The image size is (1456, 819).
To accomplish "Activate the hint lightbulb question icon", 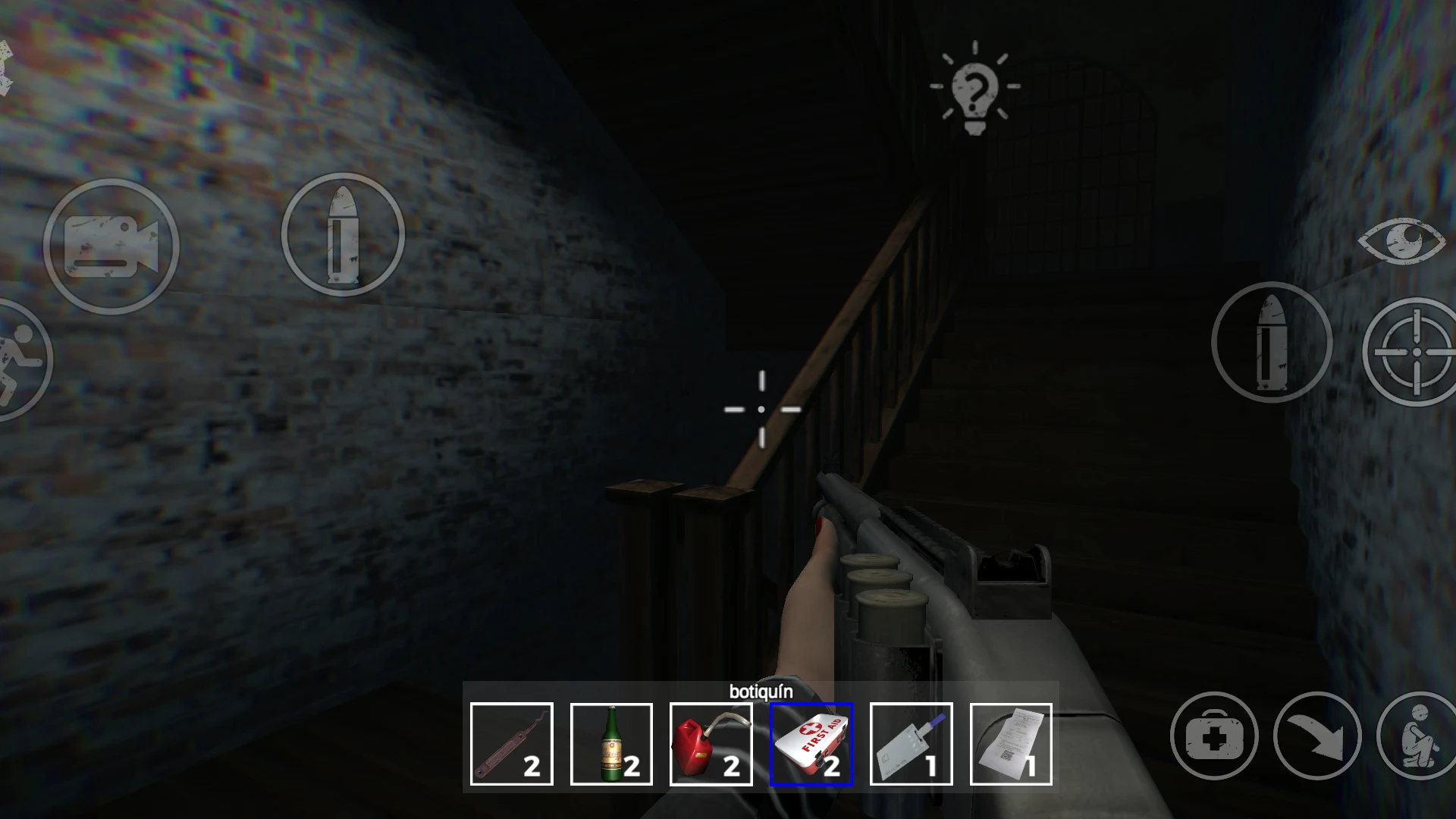I will 974,91.
